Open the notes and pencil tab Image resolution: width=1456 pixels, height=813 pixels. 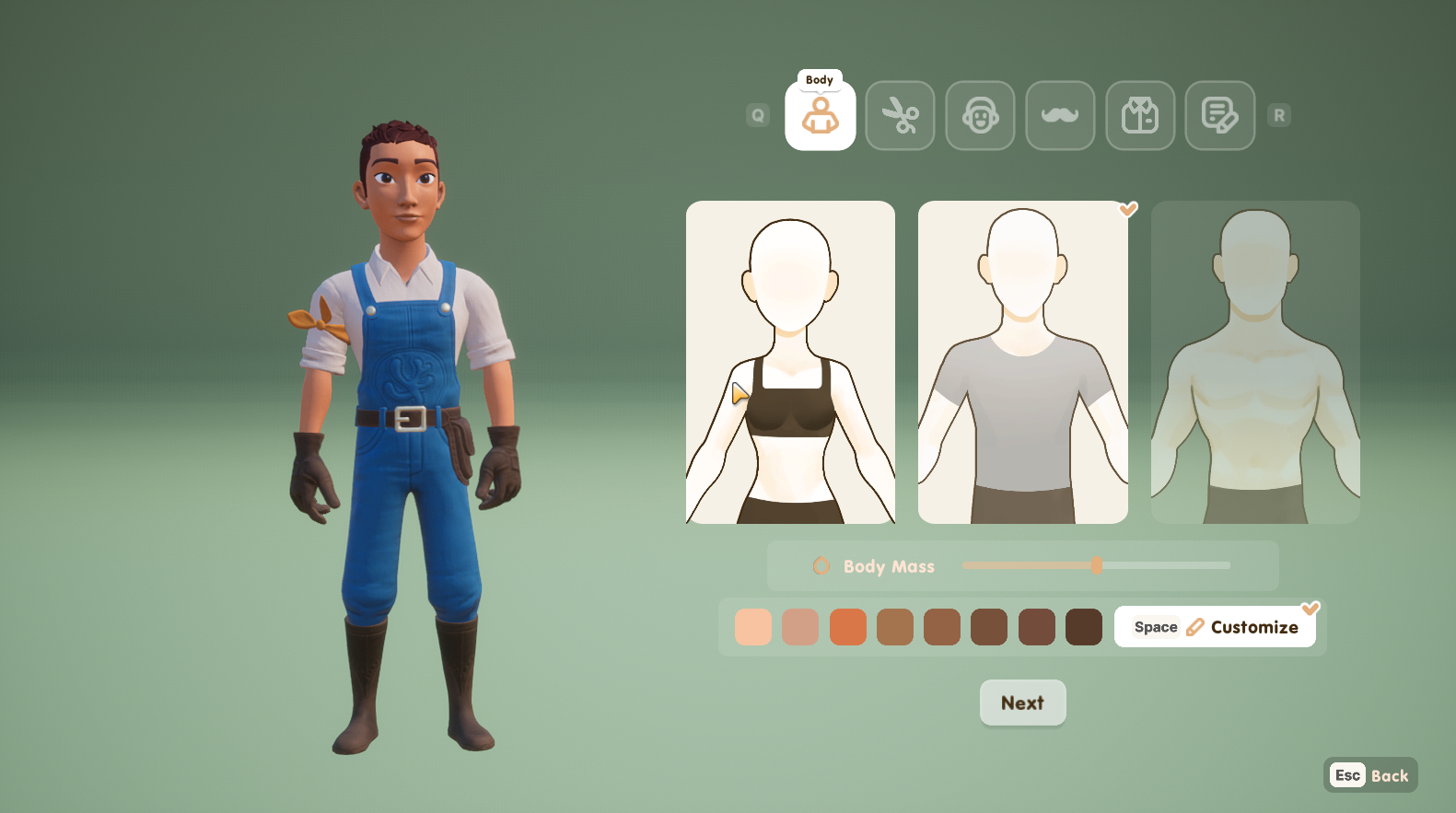coord(1219,116)
